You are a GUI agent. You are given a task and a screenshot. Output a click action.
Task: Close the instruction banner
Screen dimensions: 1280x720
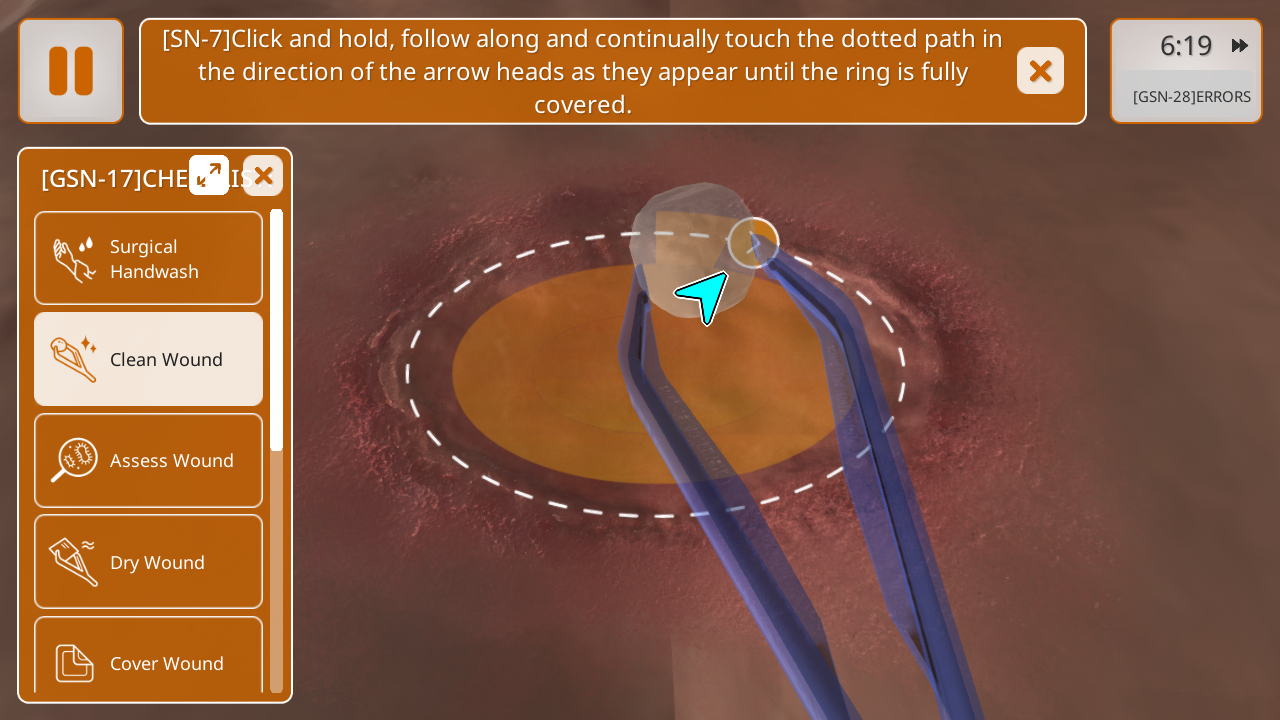coord(1040,71)
